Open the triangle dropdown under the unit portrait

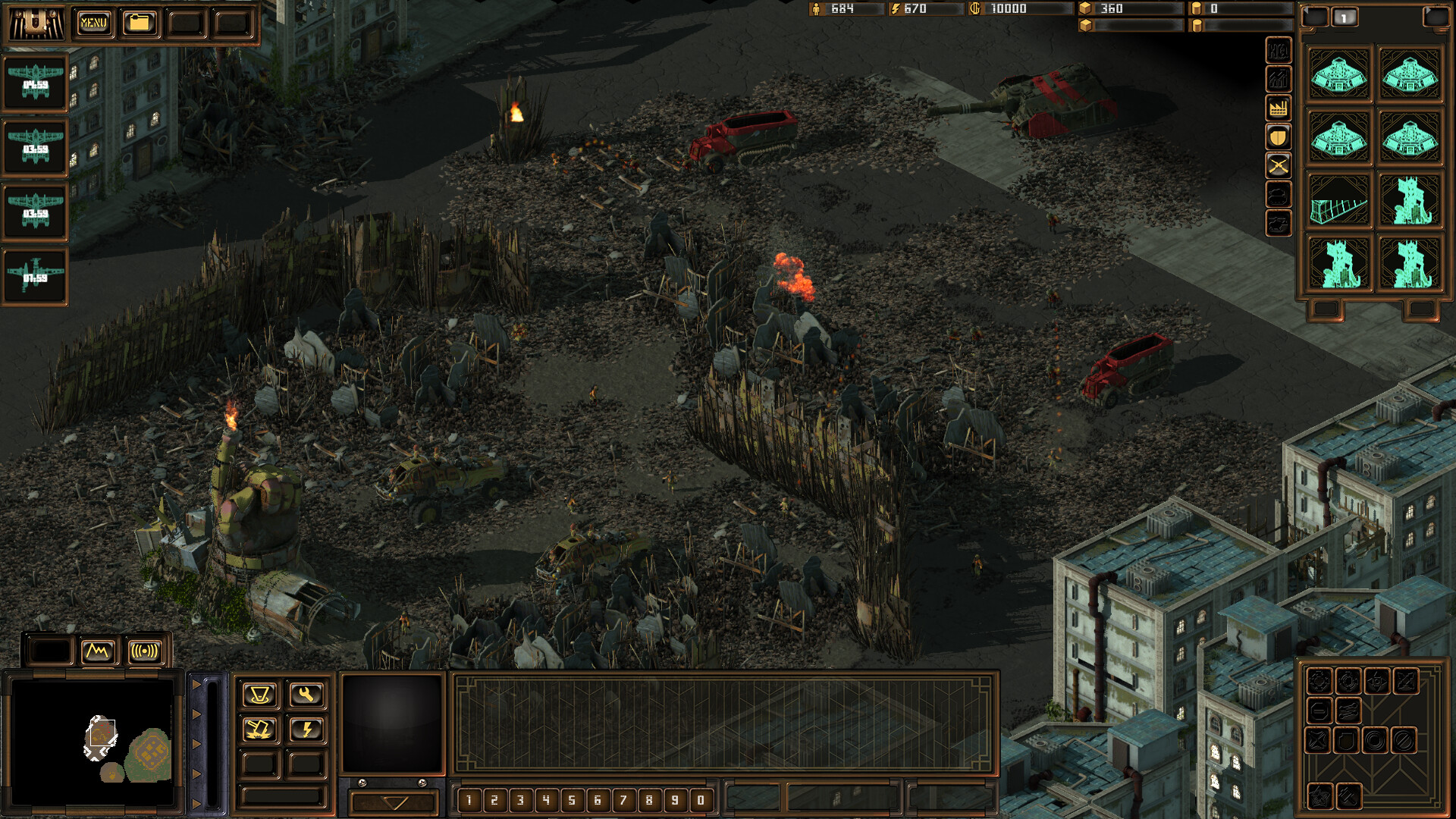pyautogui.click(x=394, y=800)
